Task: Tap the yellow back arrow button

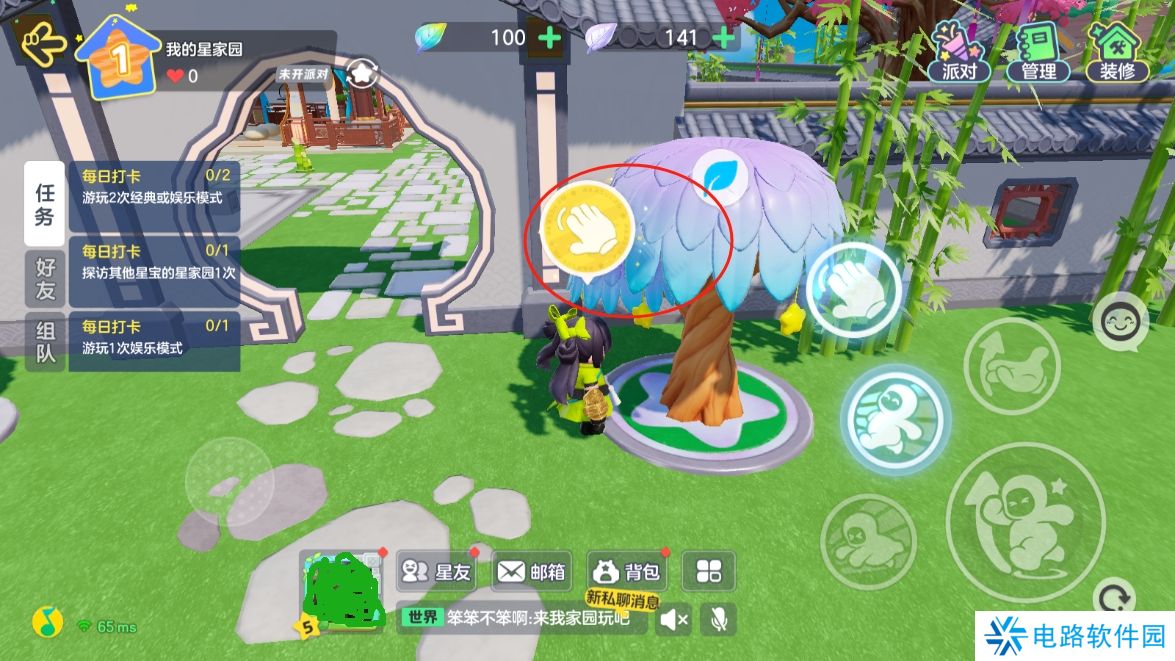Action: pos(42,44)
